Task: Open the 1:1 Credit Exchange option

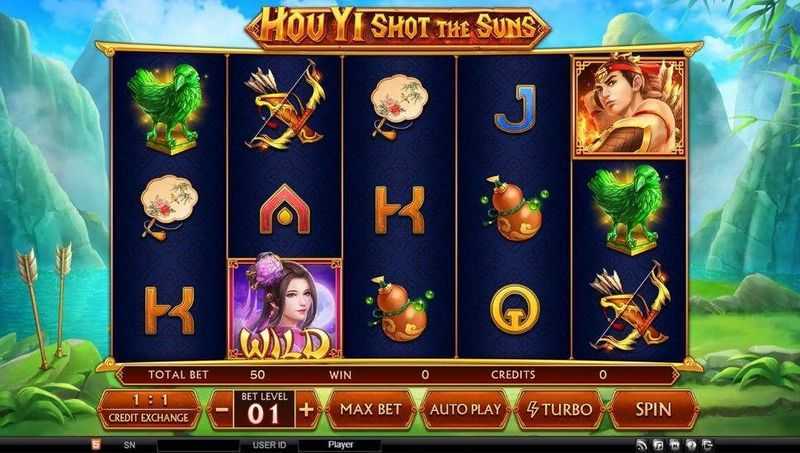Action: [146, 409]
